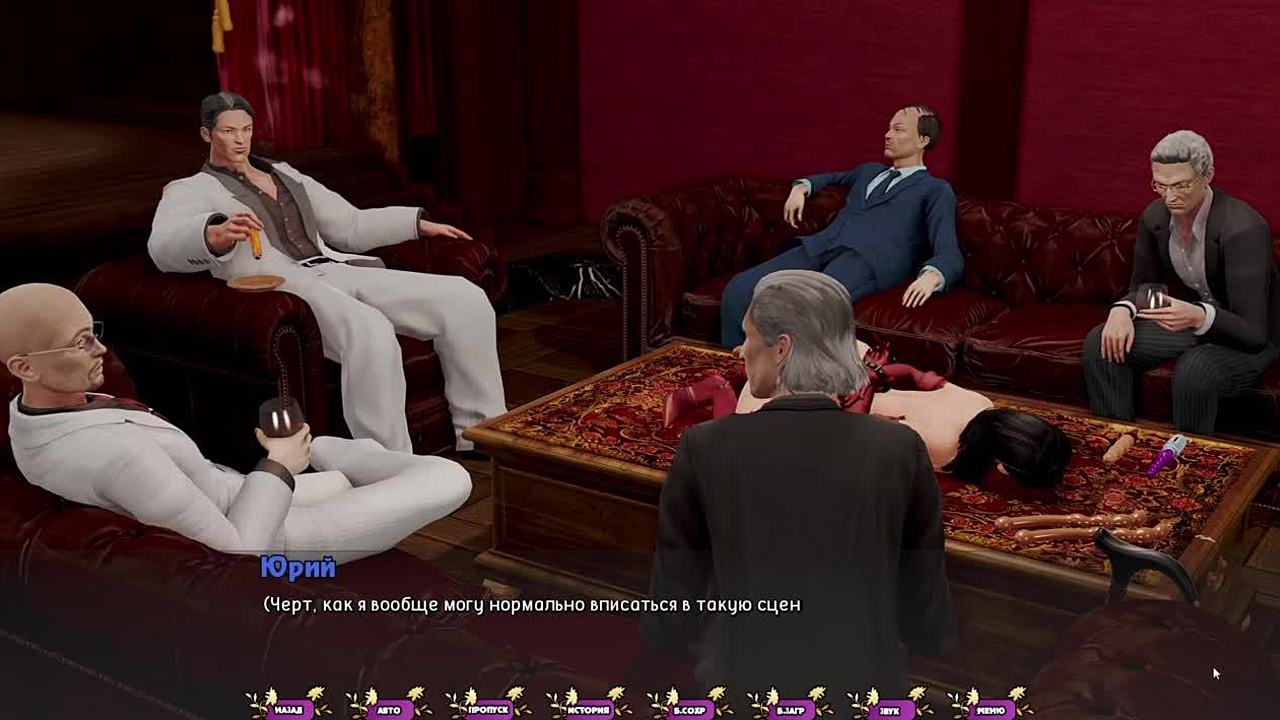Quick save with Б.Сохр
1280x720 pixels.
[x=689, y=709]
